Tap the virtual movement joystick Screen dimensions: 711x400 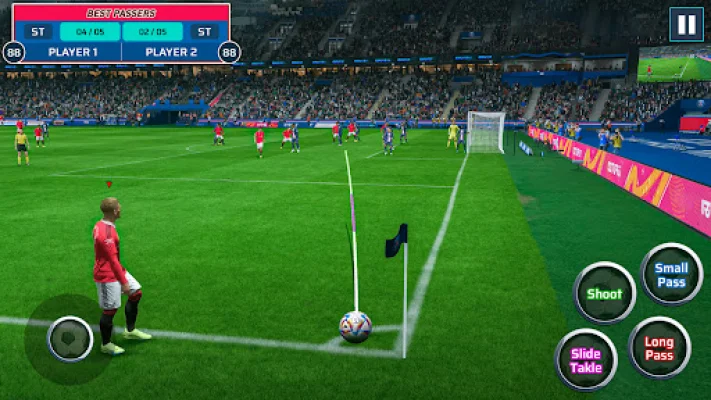(x=70, y=339)
